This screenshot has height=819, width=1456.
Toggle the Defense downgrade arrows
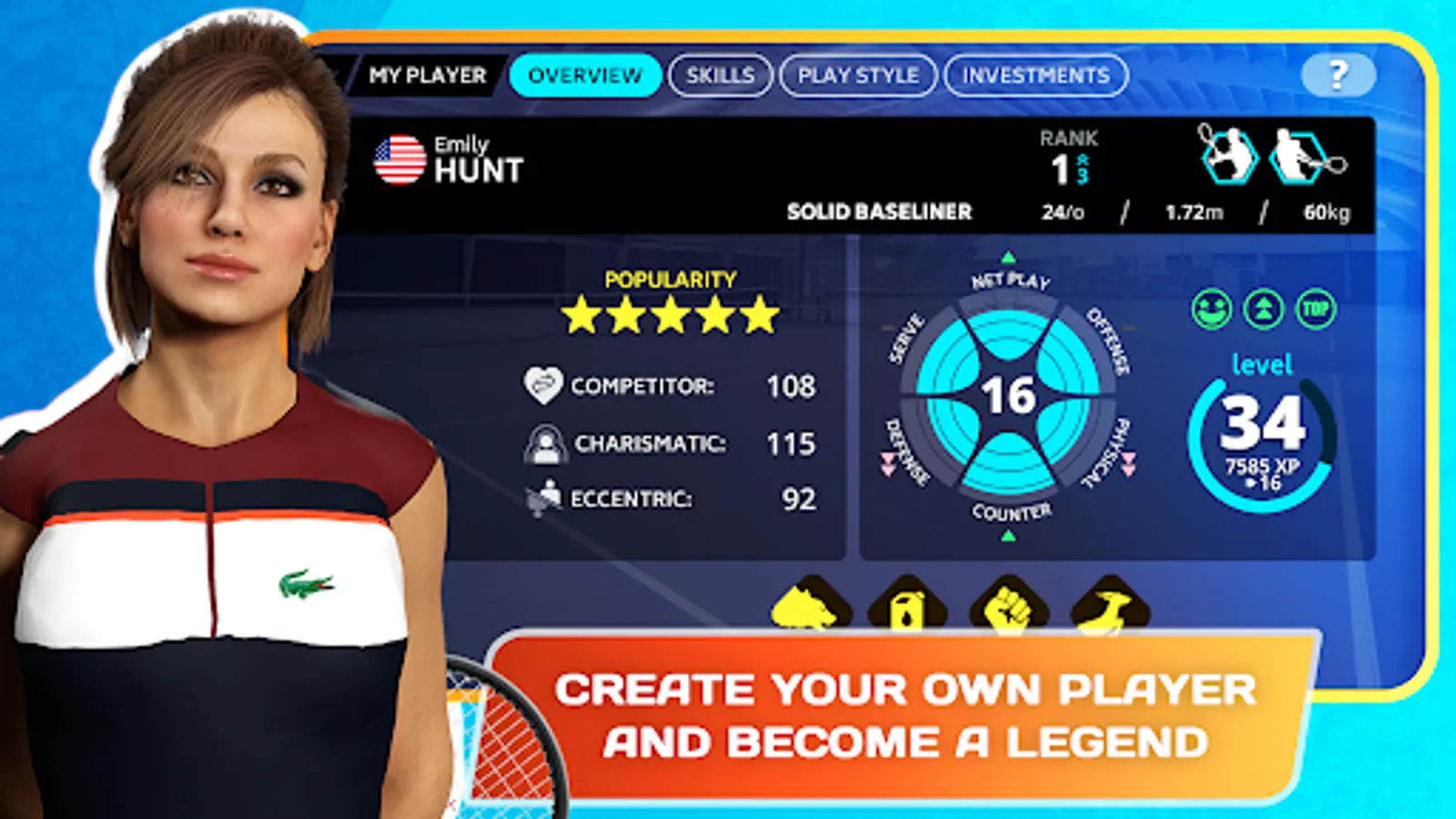click(x=886, y=463)
